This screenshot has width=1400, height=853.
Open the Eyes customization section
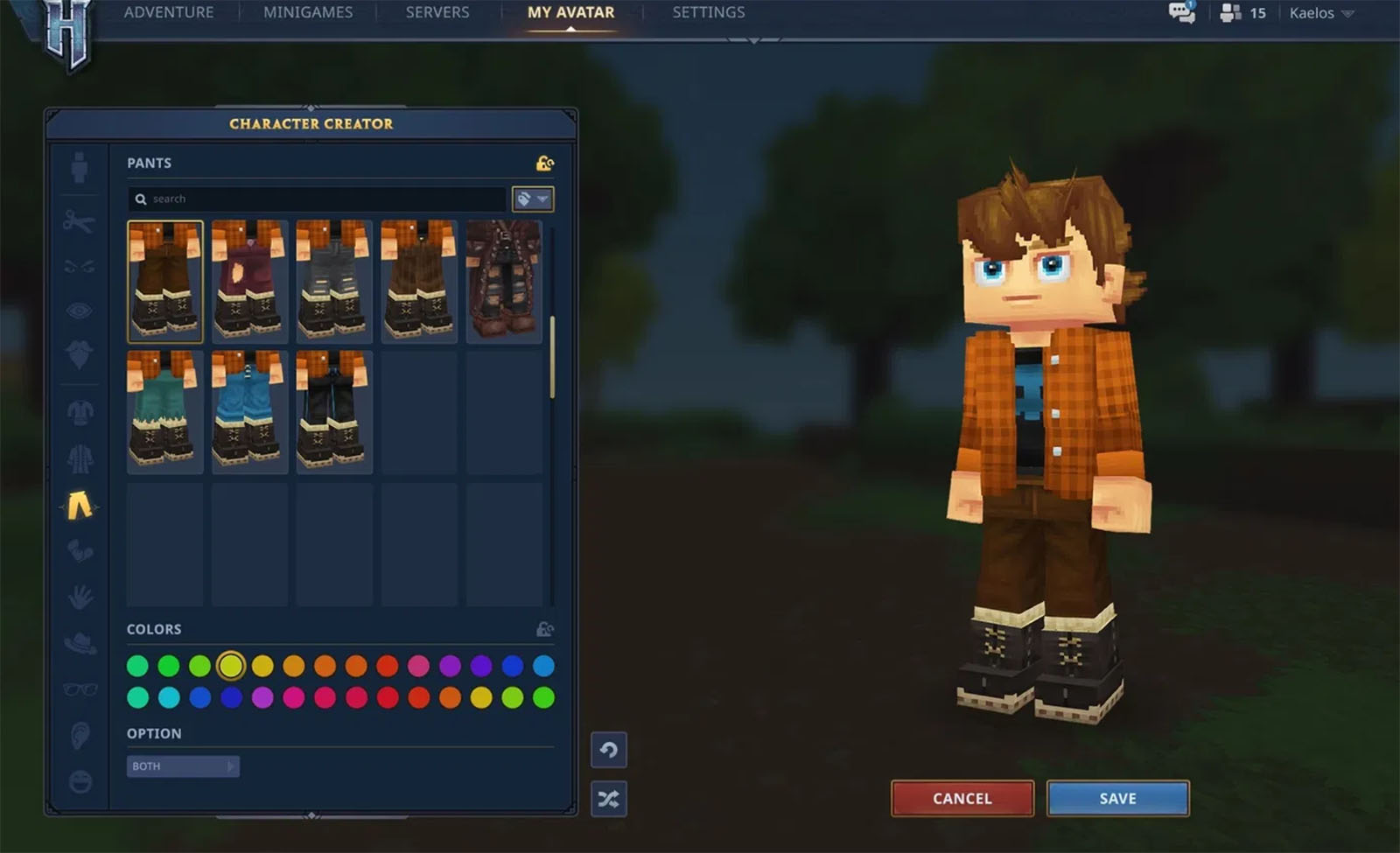[79, 308]
